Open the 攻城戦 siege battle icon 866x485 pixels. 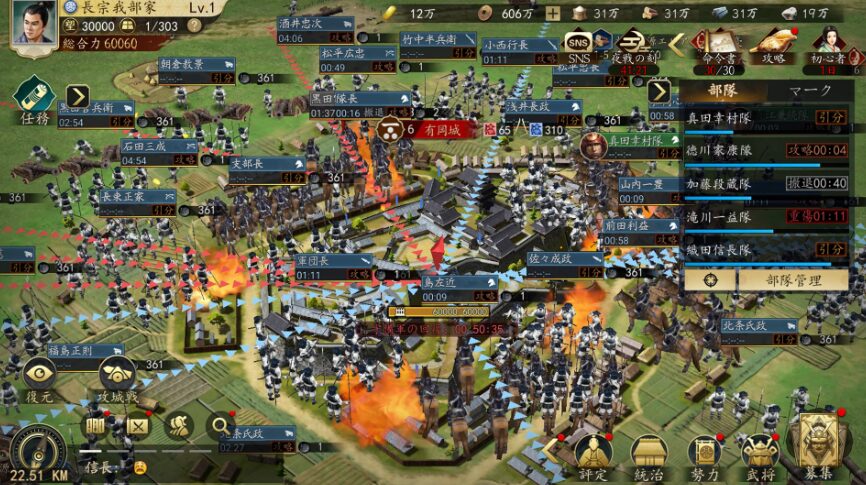coord(116,376)
